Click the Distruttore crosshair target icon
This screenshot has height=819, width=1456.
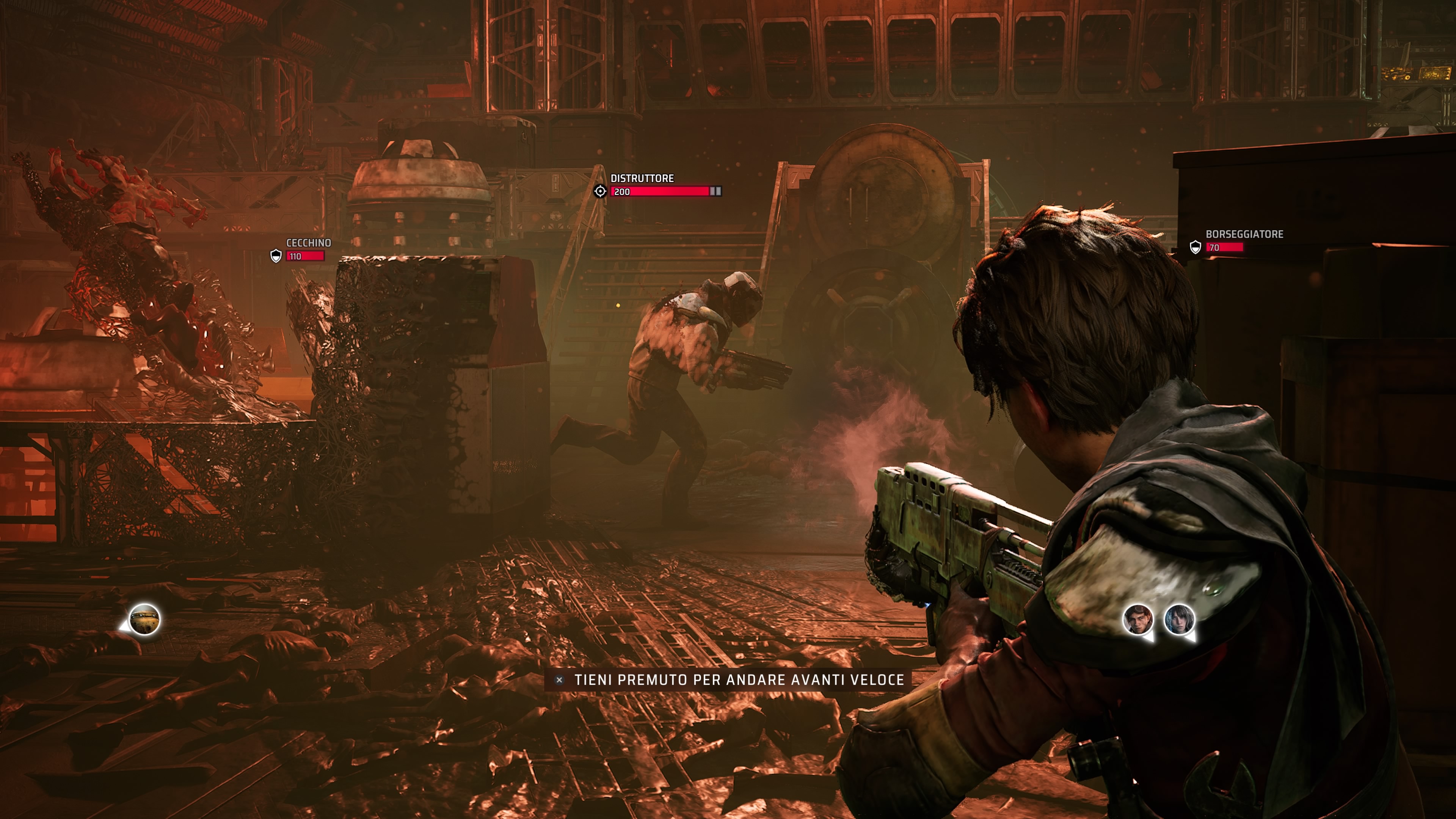pyautogui.click(x=600, y=191)
